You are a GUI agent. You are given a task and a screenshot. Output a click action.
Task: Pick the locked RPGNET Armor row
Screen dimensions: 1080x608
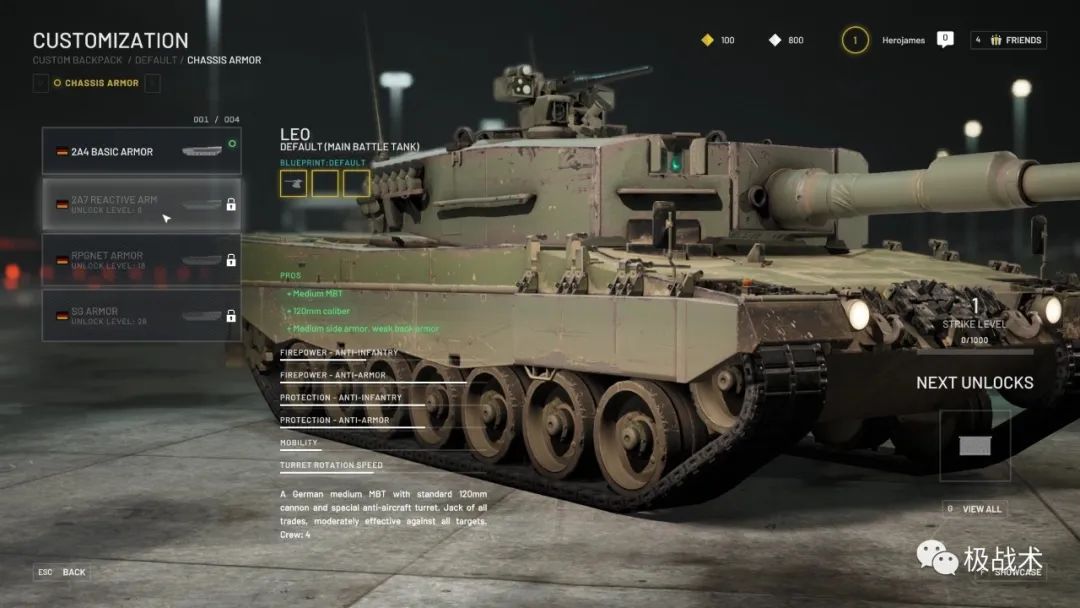pos(141,260)
